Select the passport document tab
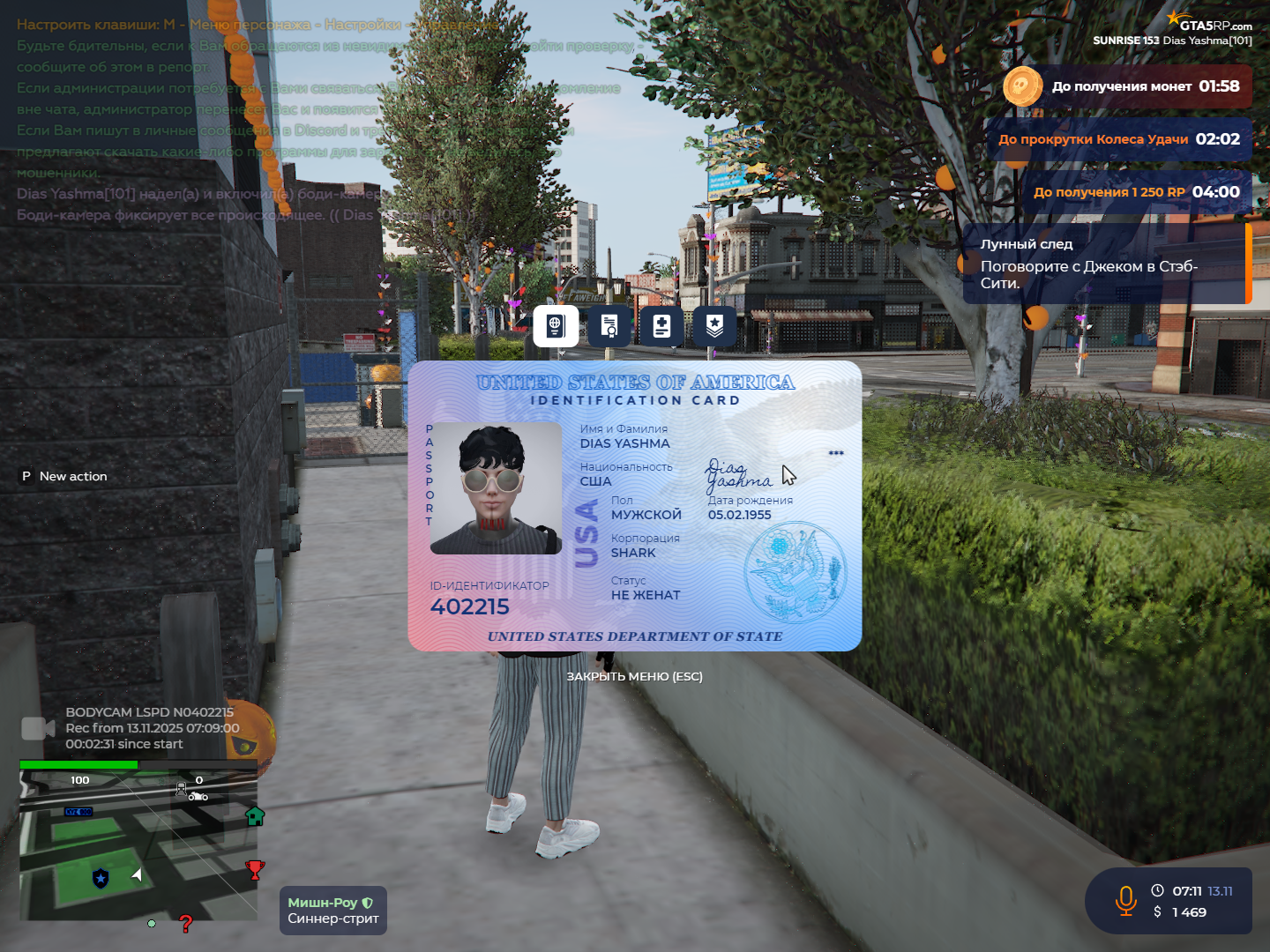 click(556, 326)
